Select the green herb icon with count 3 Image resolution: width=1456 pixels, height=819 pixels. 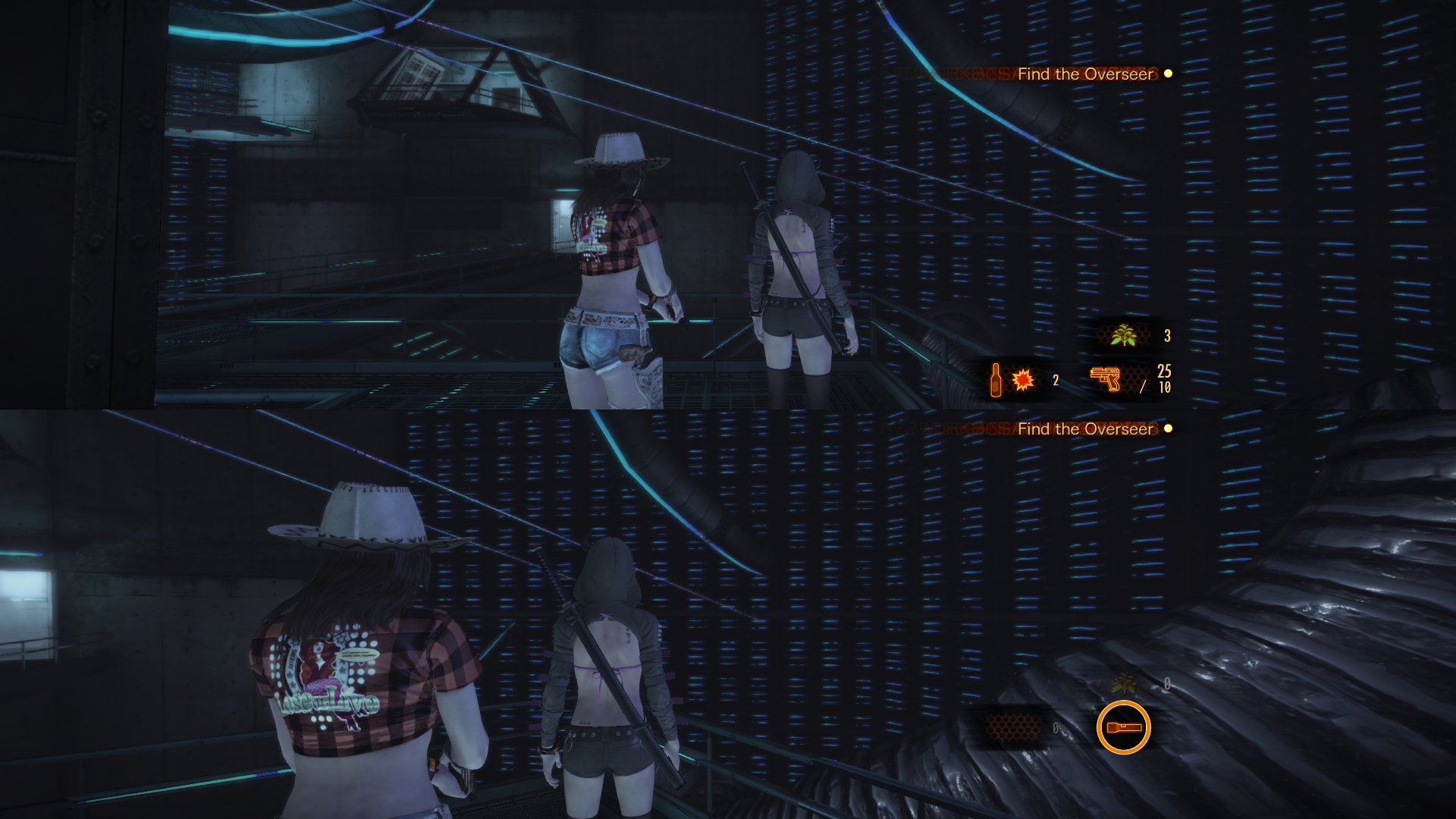tap(1122, 336)
